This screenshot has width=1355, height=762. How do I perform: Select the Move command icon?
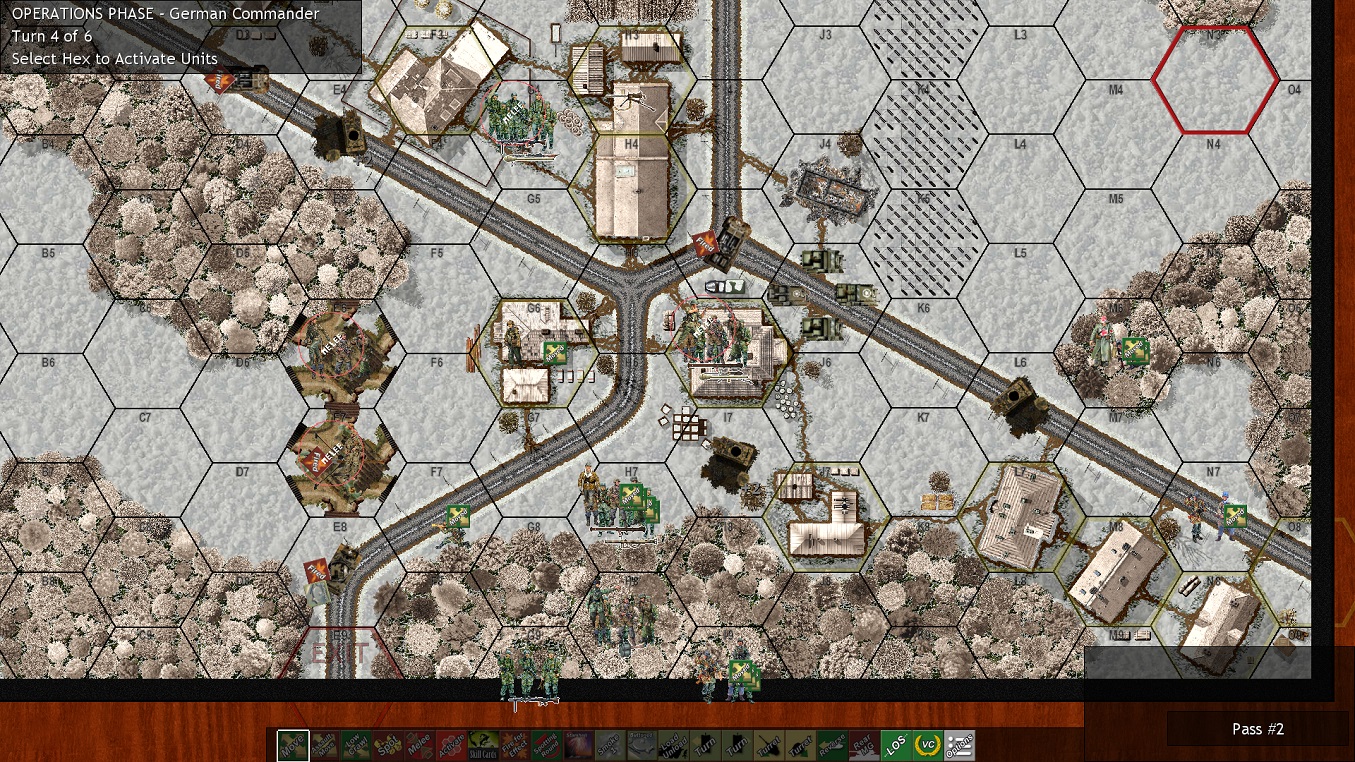click(293, 743)
